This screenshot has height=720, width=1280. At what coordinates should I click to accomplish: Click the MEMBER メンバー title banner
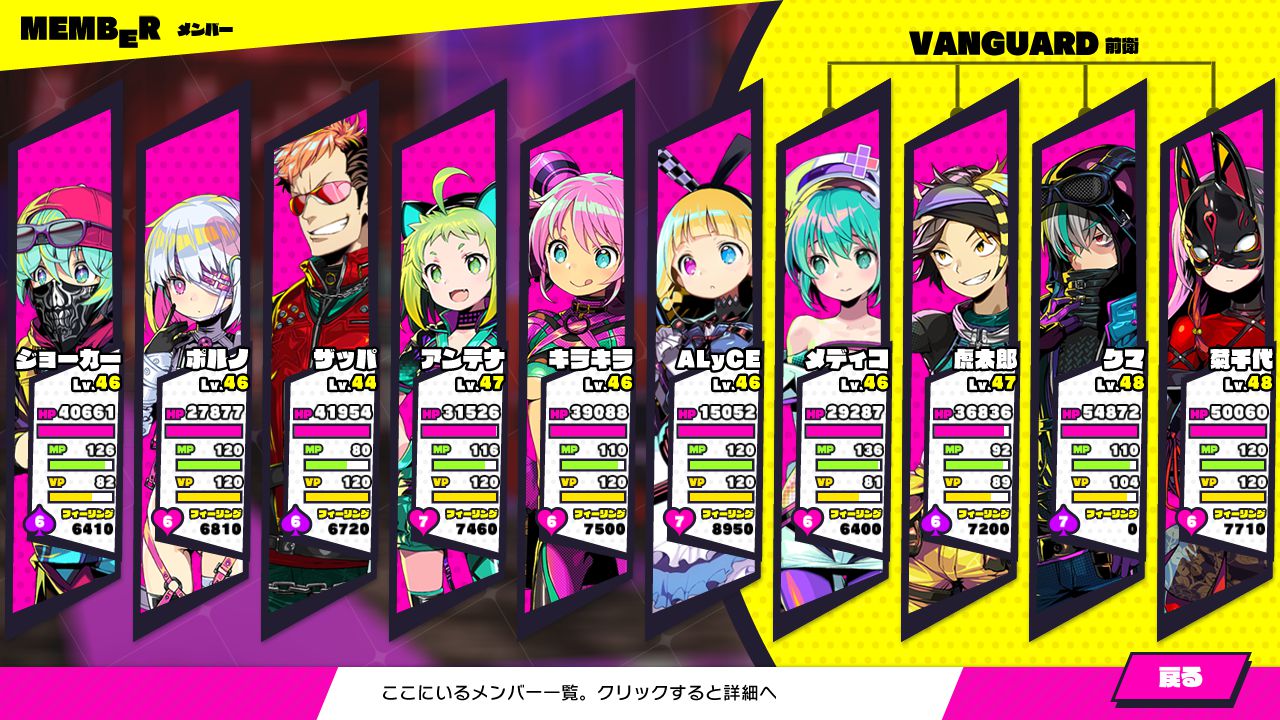(x=120, y=27)
